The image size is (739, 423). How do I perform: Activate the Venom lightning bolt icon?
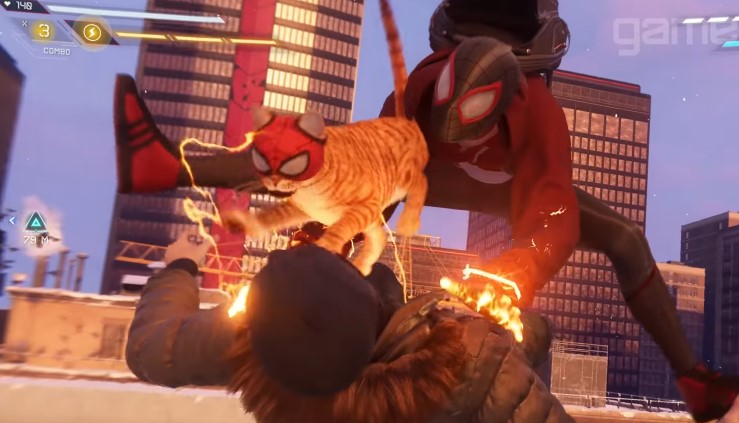tap(91, 32)
